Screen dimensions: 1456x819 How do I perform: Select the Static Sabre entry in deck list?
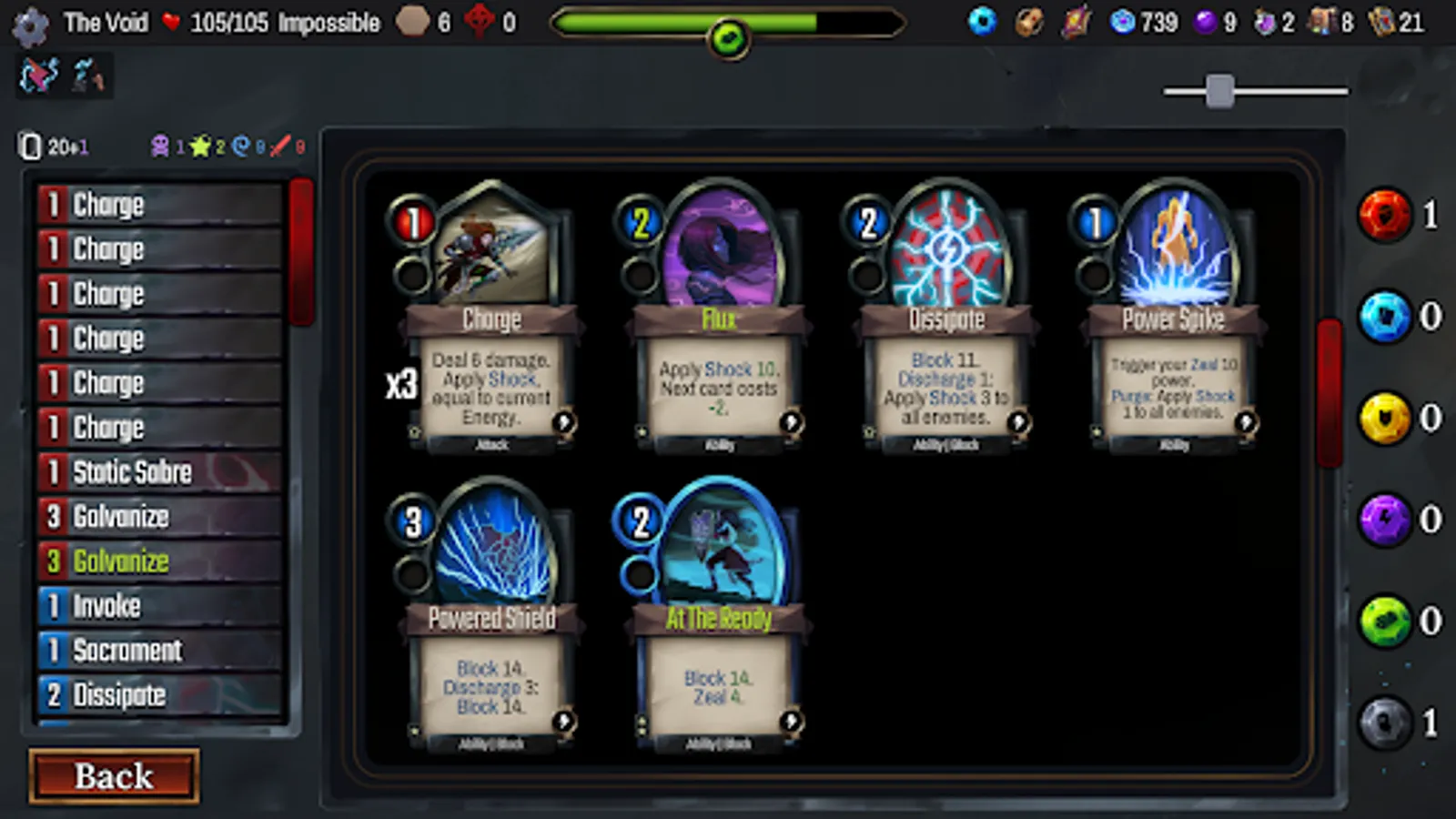155,472
